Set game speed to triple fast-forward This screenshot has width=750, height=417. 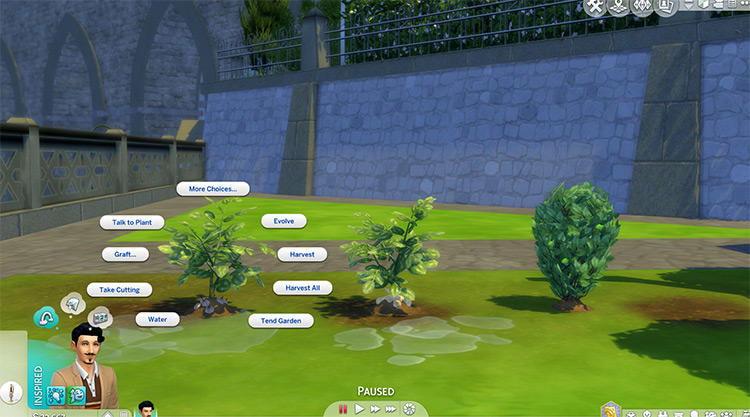(391, 409)
